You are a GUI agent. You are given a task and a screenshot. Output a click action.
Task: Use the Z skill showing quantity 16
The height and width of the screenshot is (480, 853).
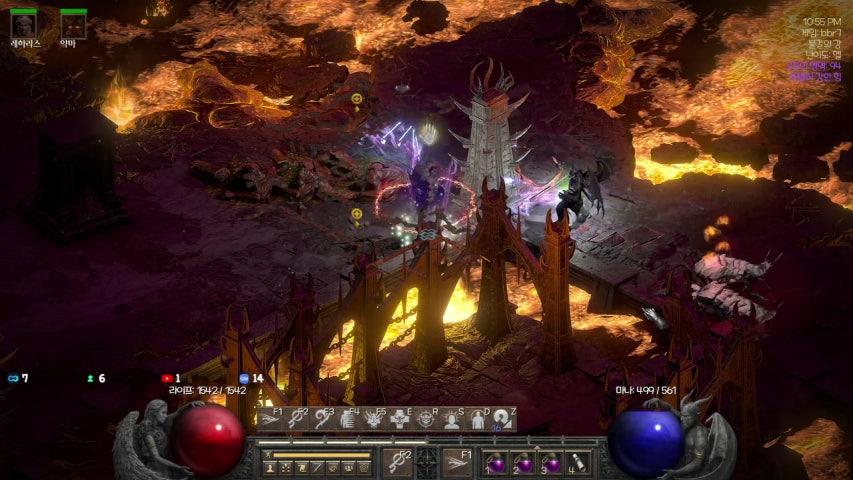(504, 419)
